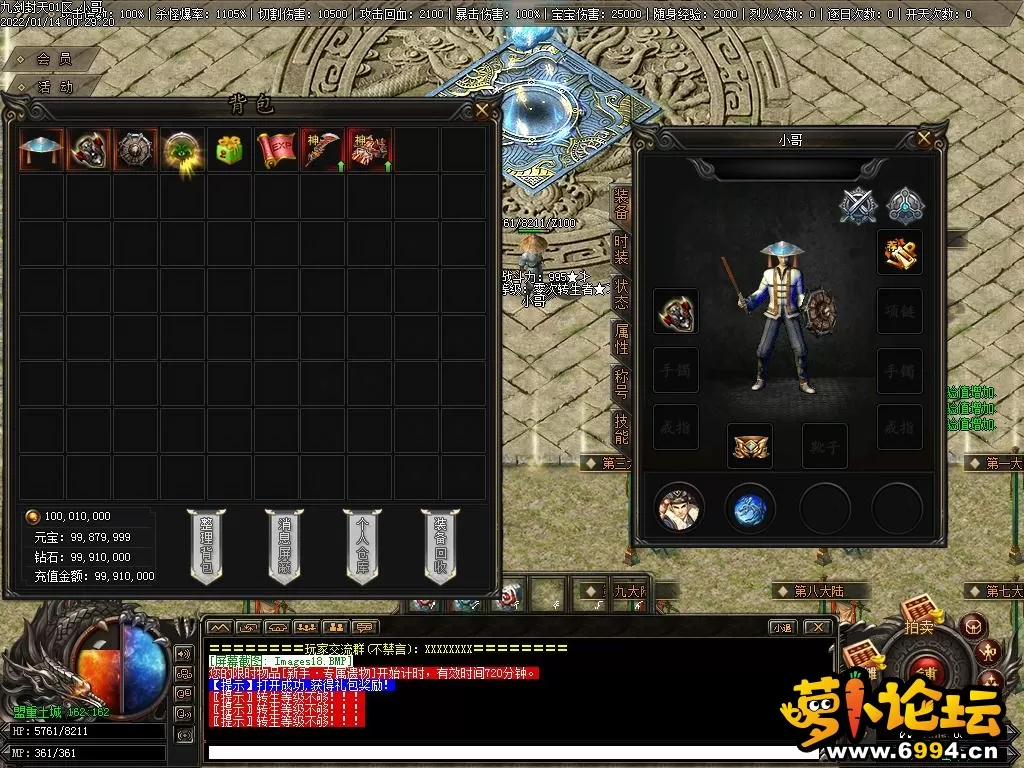The image size is (1024, 768).
Task: Click the blue orb slot in character panel
Action: point(750,509)
